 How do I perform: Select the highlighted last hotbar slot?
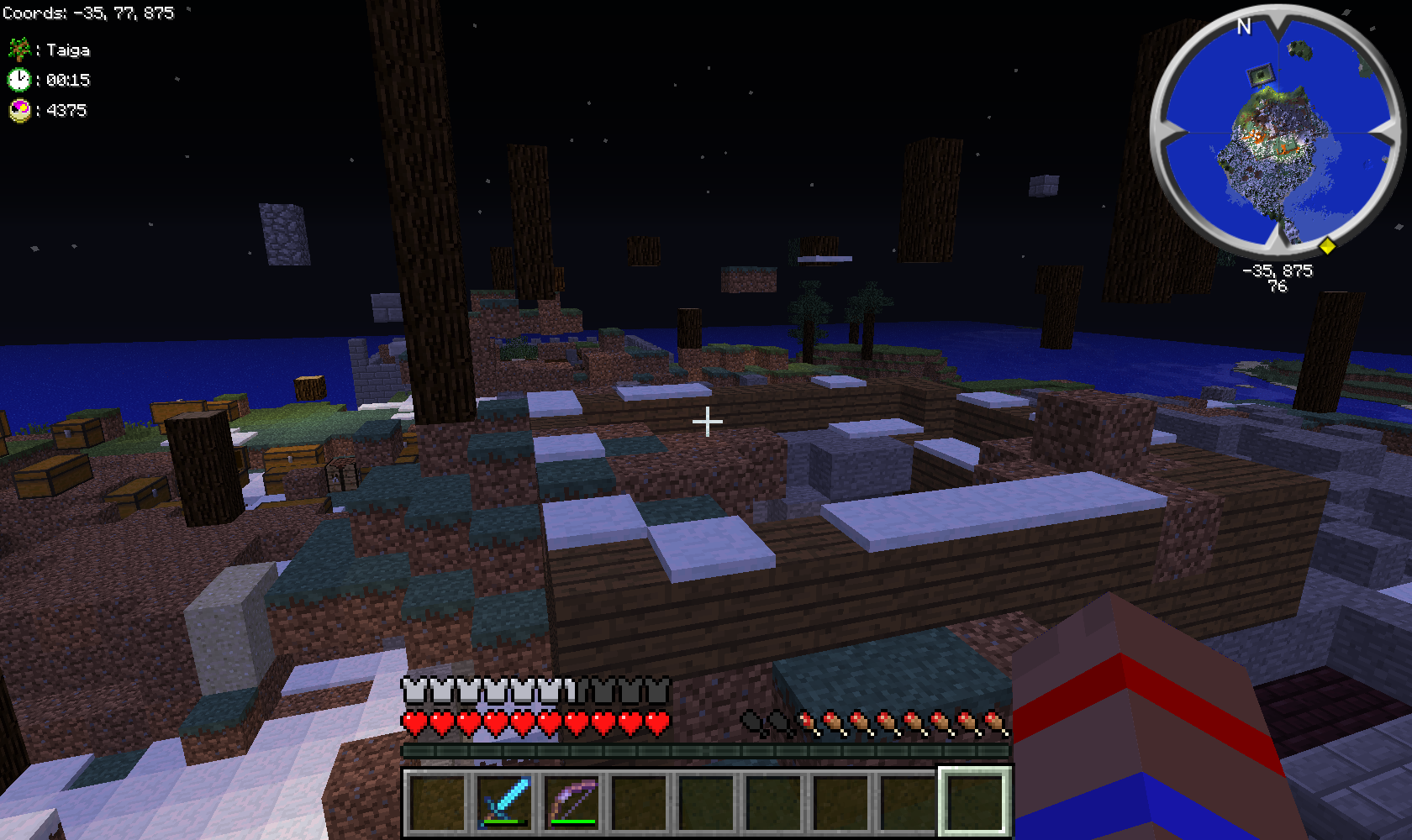[975, 801]
